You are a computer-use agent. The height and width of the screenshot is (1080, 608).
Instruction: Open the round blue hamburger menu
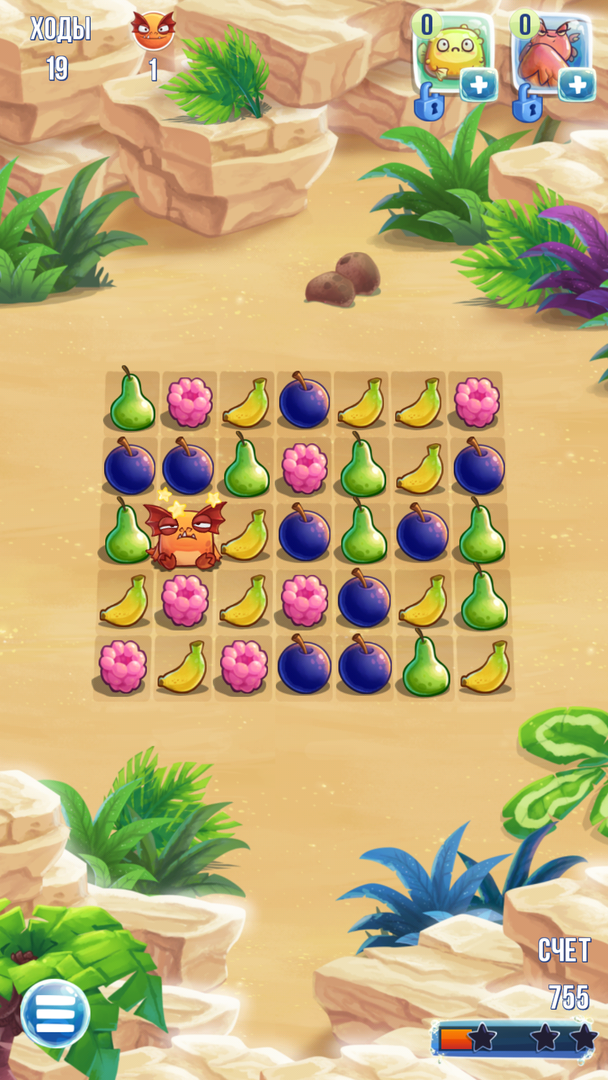pyautogui.click(x=55, y=1013)
